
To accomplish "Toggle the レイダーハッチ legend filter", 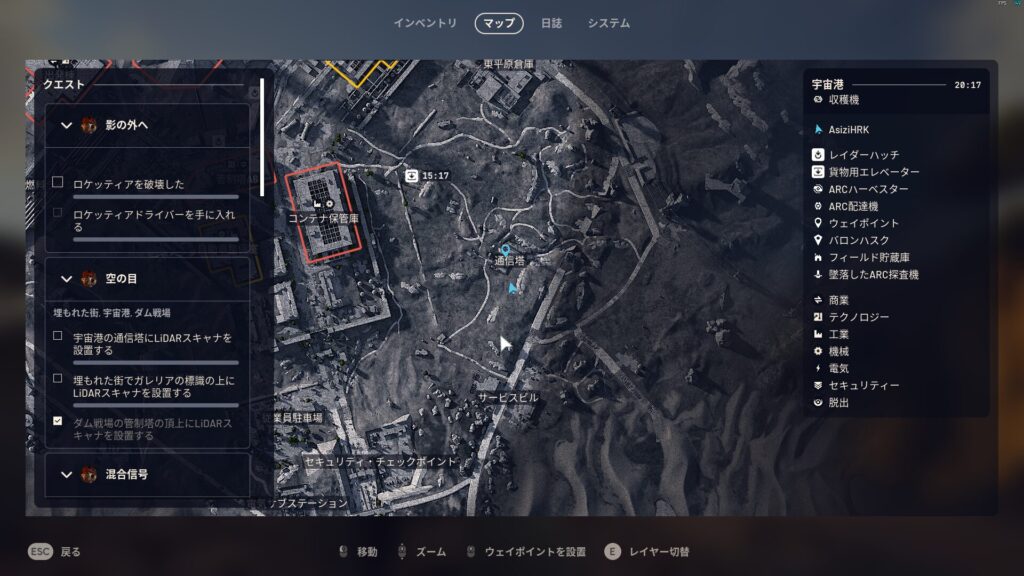I will (863, 155).
